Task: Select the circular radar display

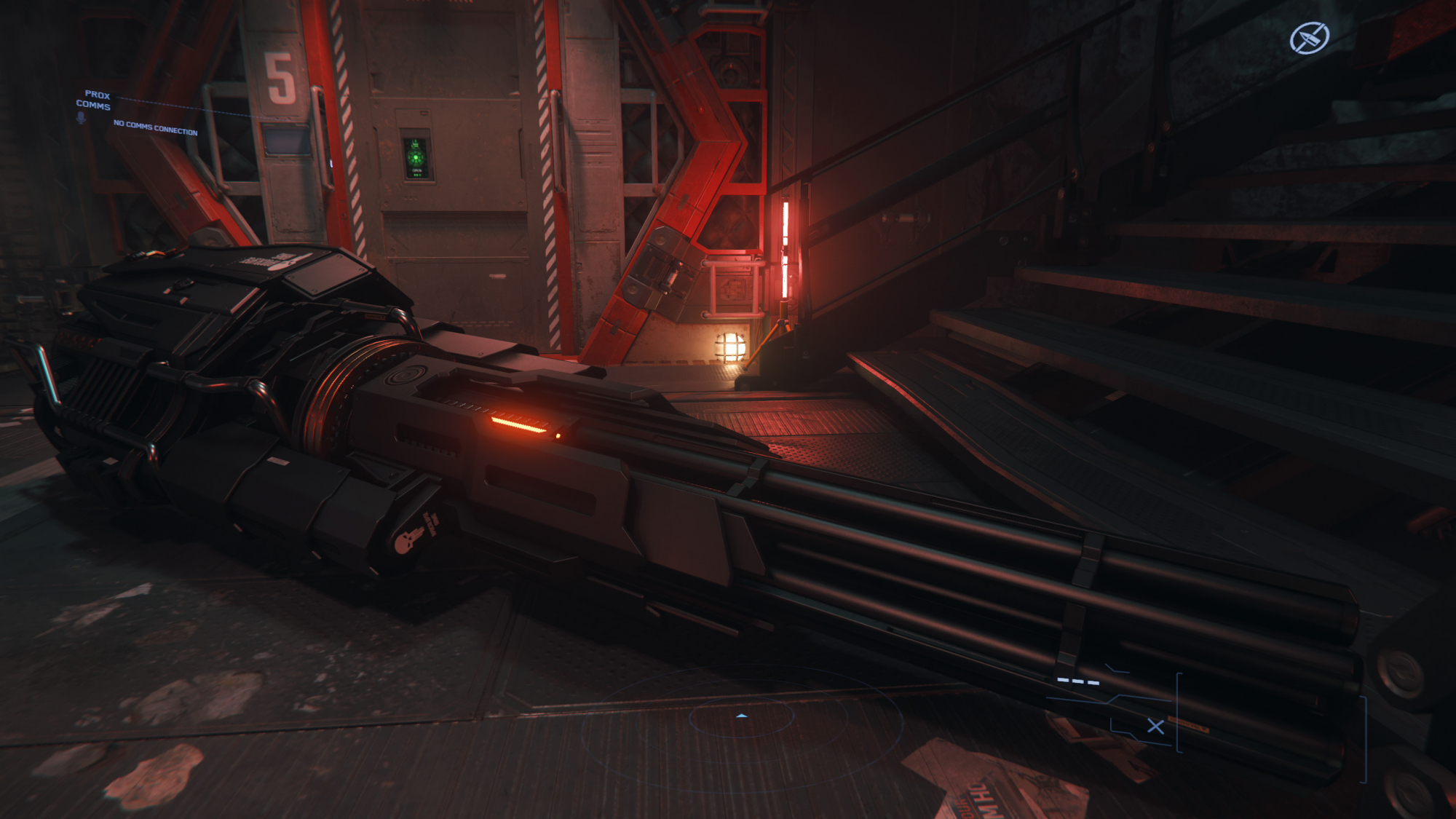Action: pos(742,718)
